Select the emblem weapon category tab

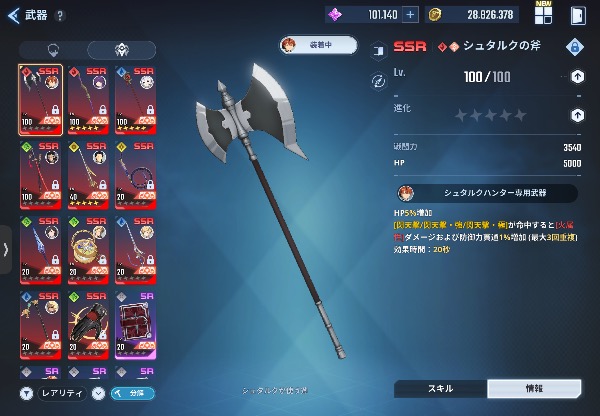tap(120, 50)
